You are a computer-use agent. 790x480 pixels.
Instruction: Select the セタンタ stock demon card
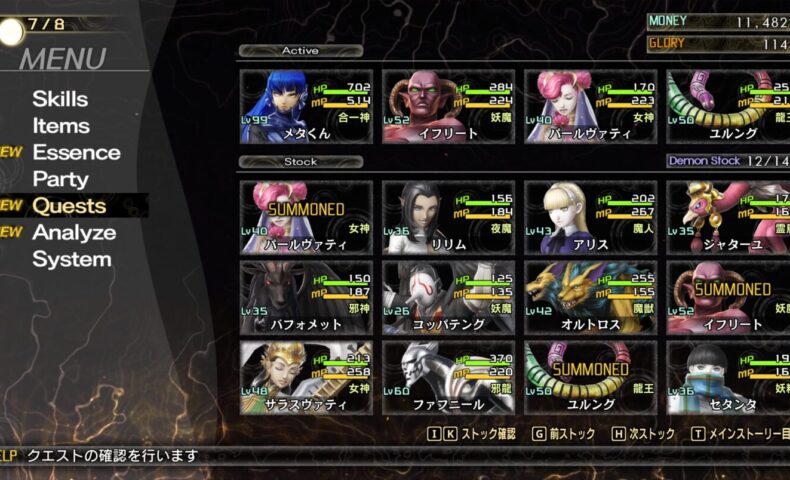pyautogui.click(x=728, y=378)
